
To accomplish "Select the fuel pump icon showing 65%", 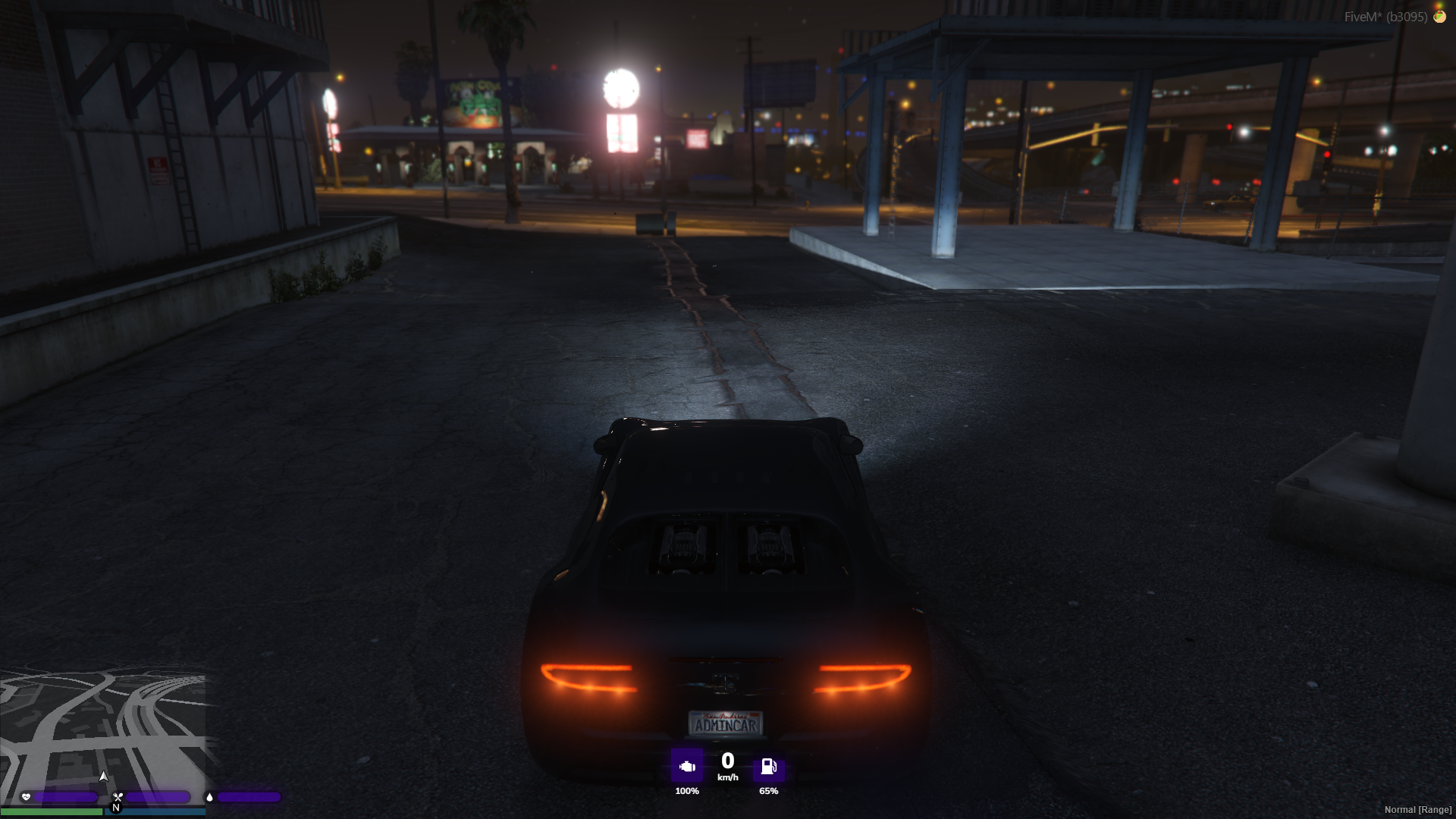I will tap(769, 768).
